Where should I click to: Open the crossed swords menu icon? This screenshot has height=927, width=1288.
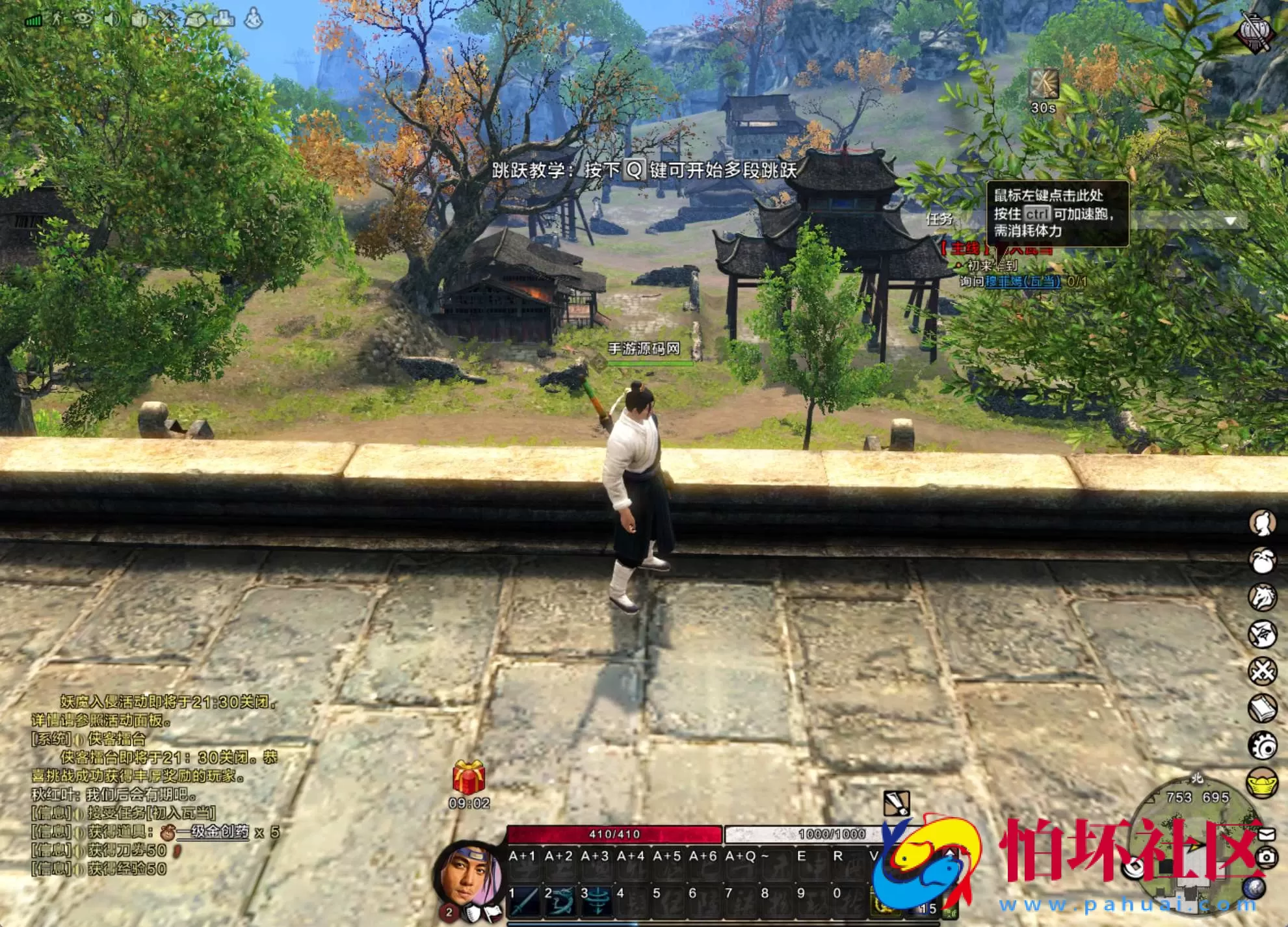pyautogui.click(x=1263, y=671)
